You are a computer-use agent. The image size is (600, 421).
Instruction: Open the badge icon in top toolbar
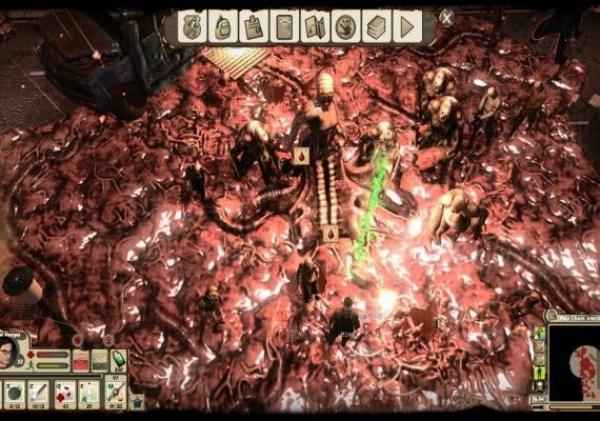click(x=193, y=26)
